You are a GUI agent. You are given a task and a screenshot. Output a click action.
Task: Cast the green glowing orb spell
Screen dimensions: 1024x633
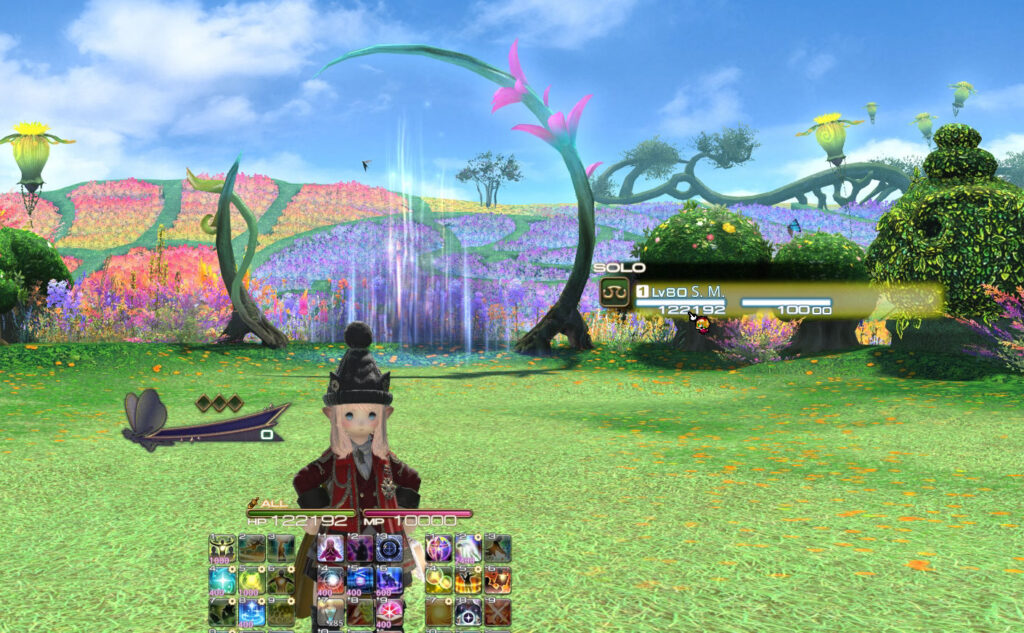pos(252,580)
